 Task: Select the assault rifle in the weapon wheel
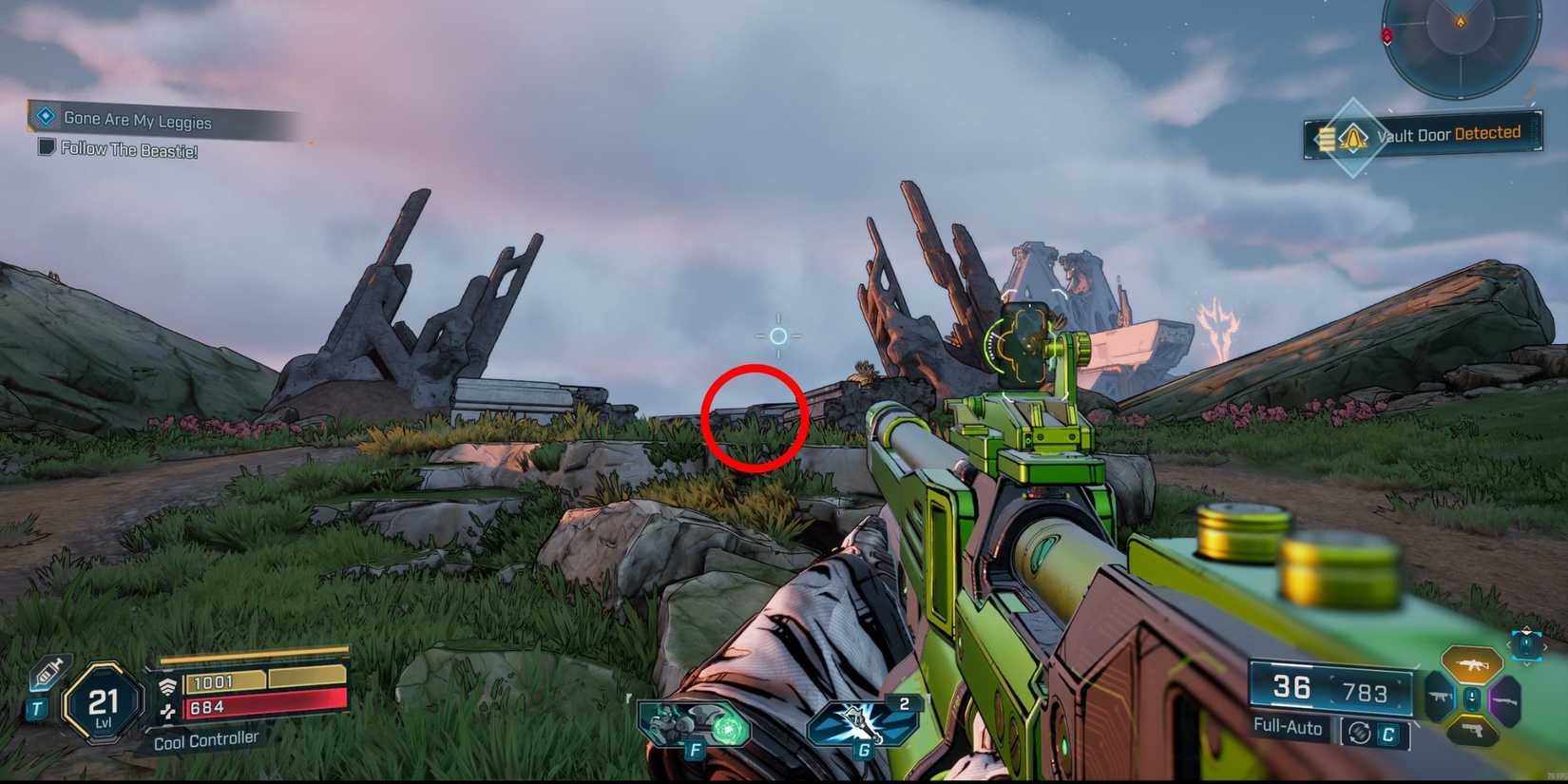(x=1472, y=664)
